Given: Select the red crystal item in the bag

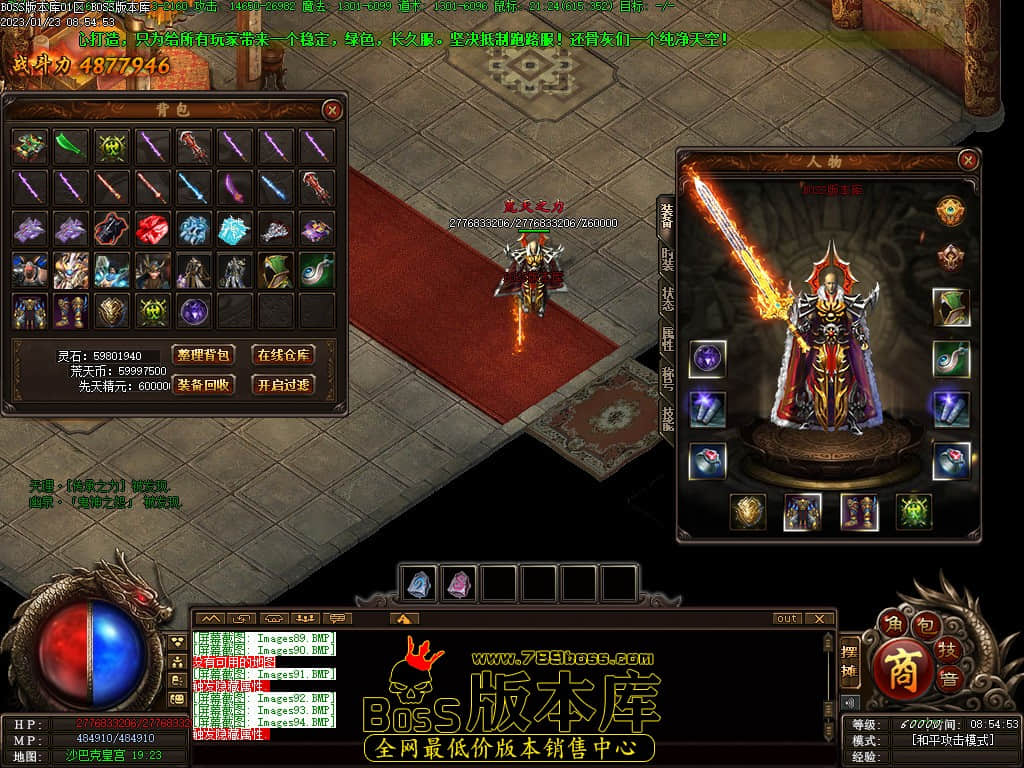Looking at the screenshot, I should (x=153, y=229).
